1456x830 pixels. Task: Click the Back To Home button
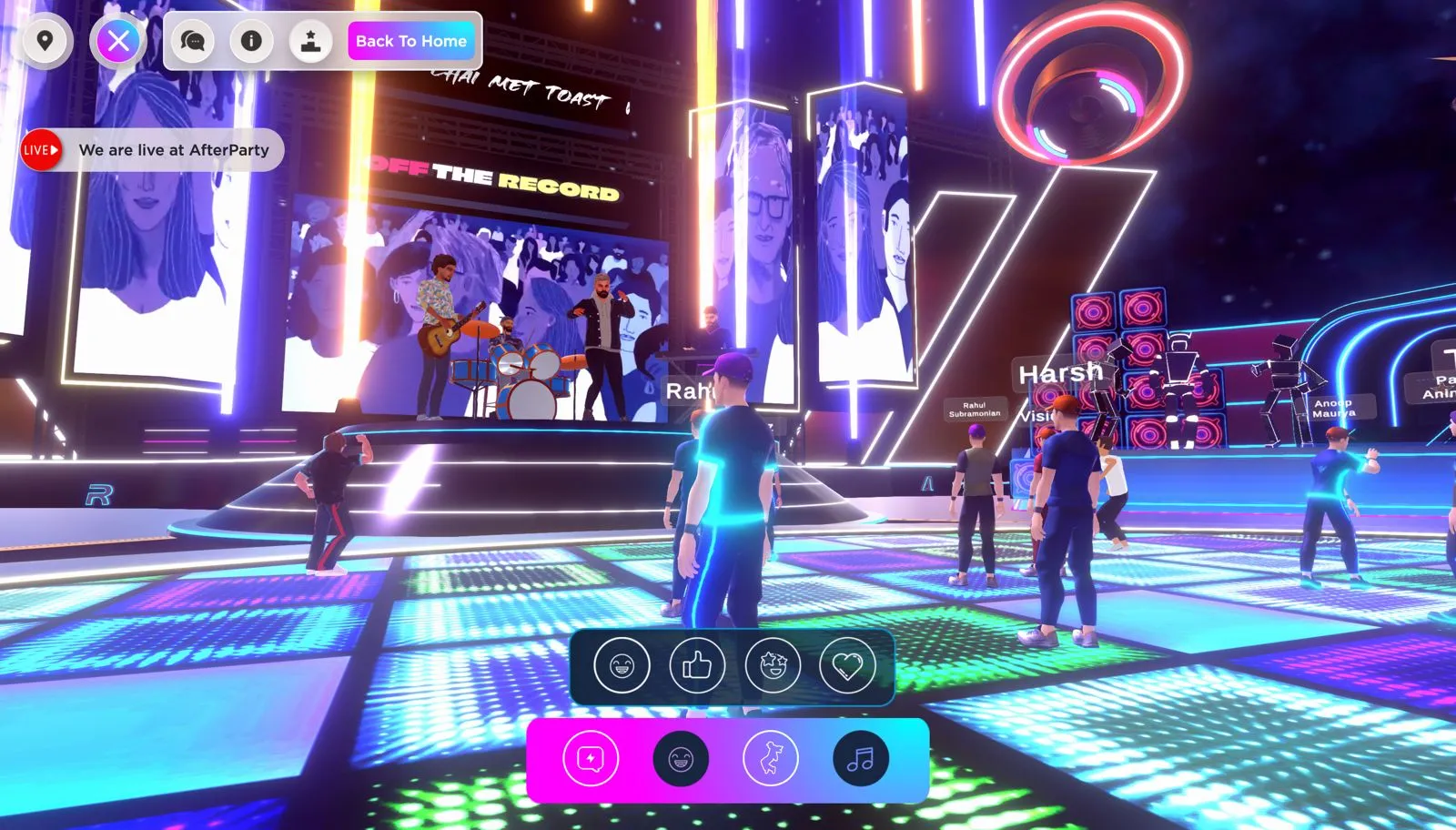click(411, 41)
